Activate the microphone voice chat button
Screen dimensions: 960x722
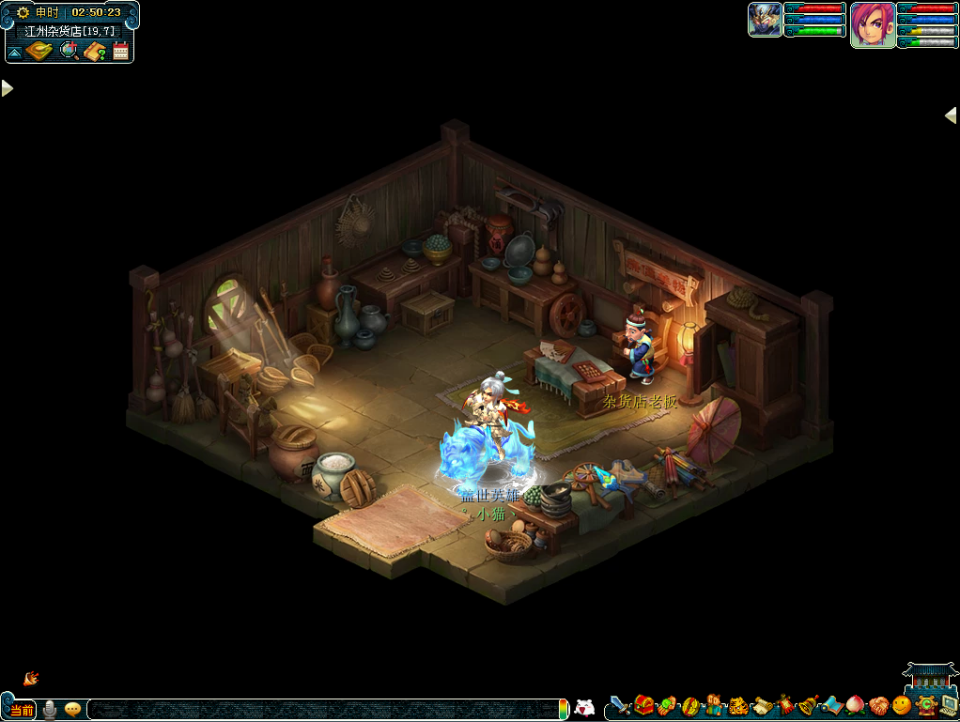pyautogui.click(x=49, y=710)
